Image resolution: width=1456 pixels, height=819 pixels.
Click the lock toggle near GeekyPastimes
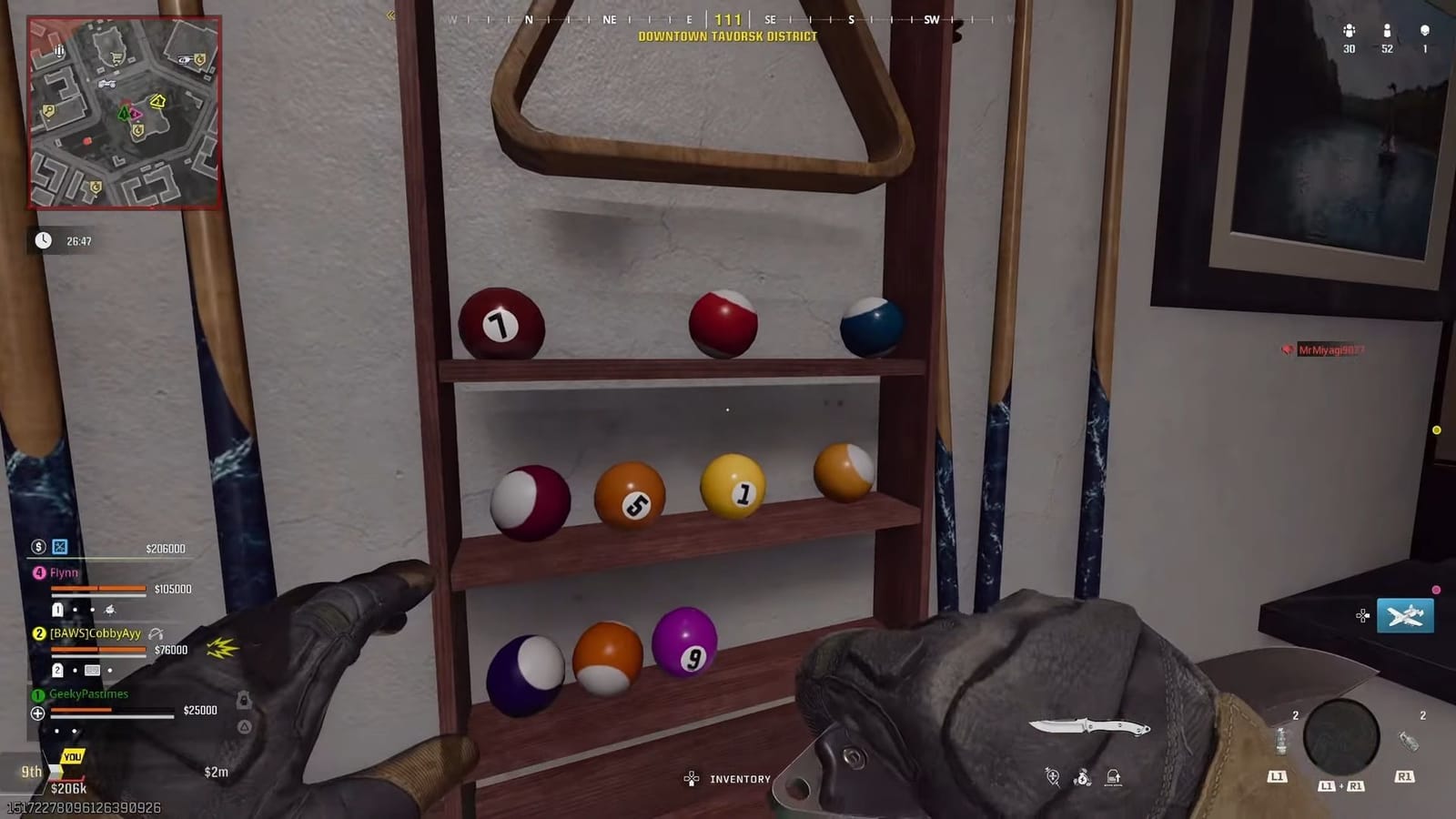point(243,702)
